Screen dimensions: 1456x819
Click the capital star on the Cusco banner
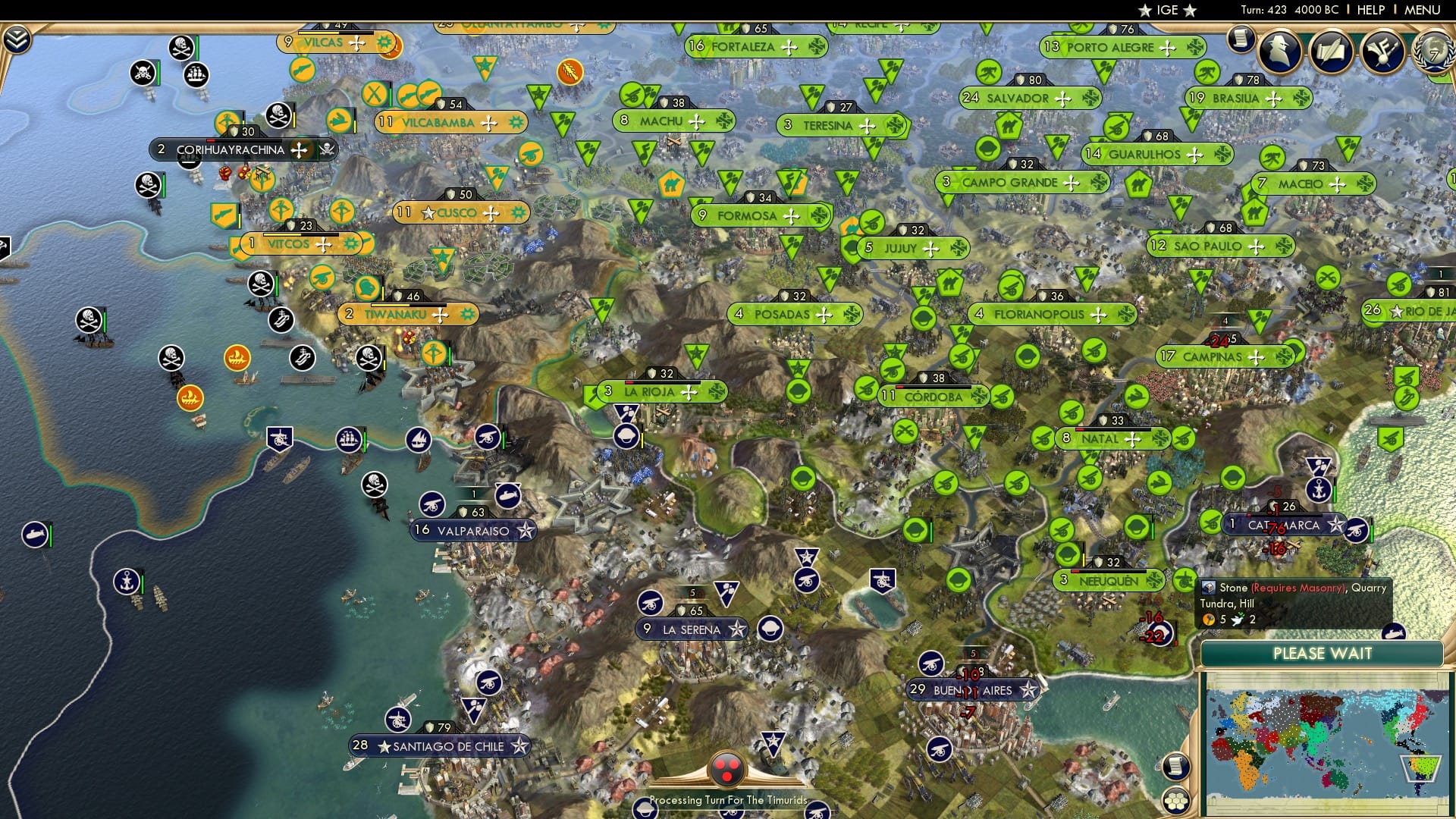pyautogui.click(x=429, y=213)
